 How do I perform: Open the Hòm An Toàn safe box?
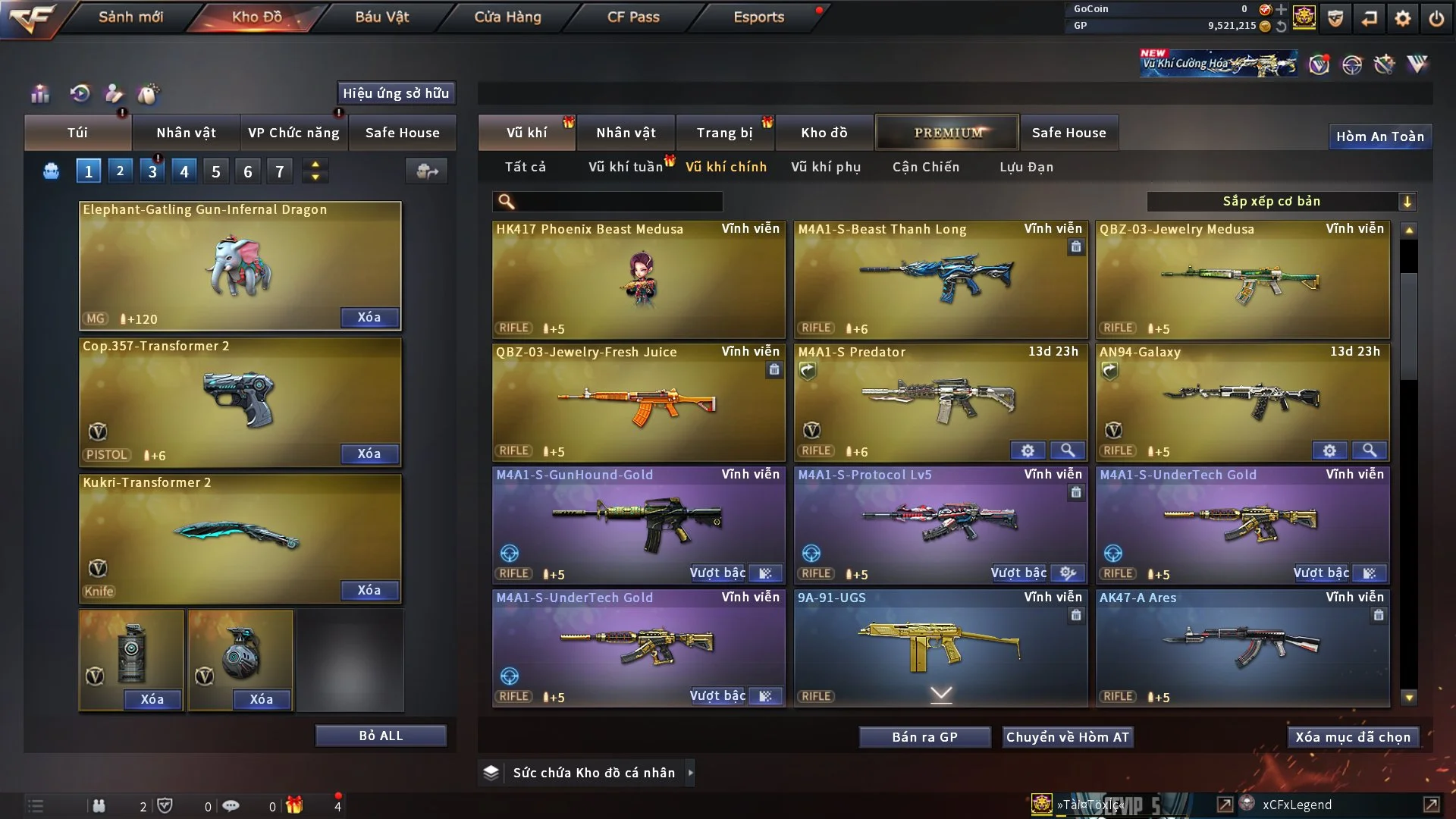click(1379, 136)
